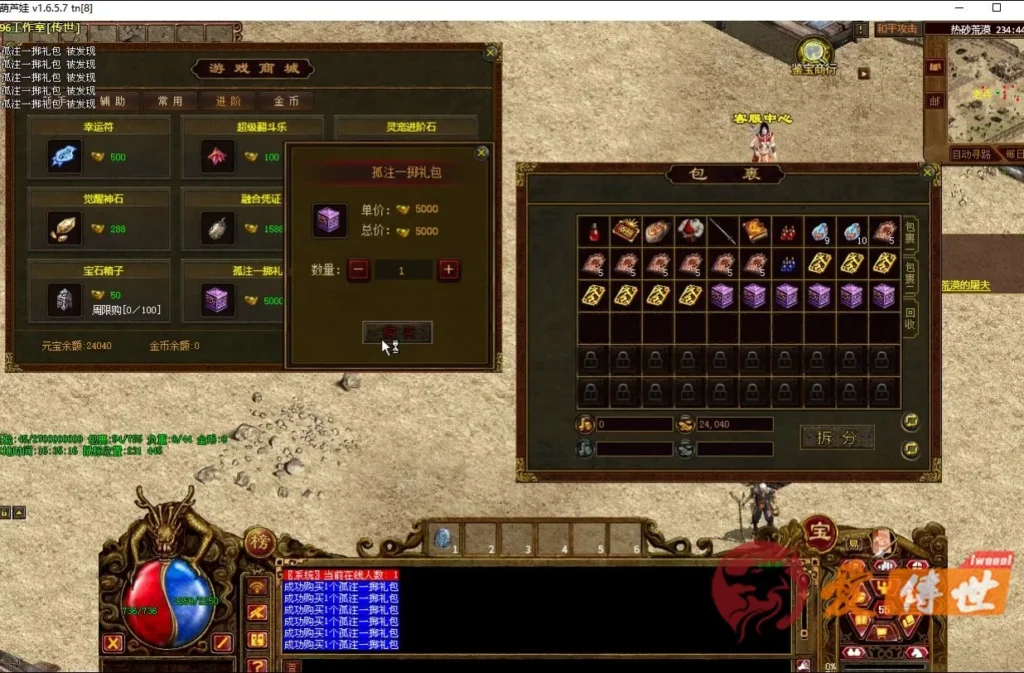Confirm purchase of the 孤注一掷礼包

pos(397,332)
